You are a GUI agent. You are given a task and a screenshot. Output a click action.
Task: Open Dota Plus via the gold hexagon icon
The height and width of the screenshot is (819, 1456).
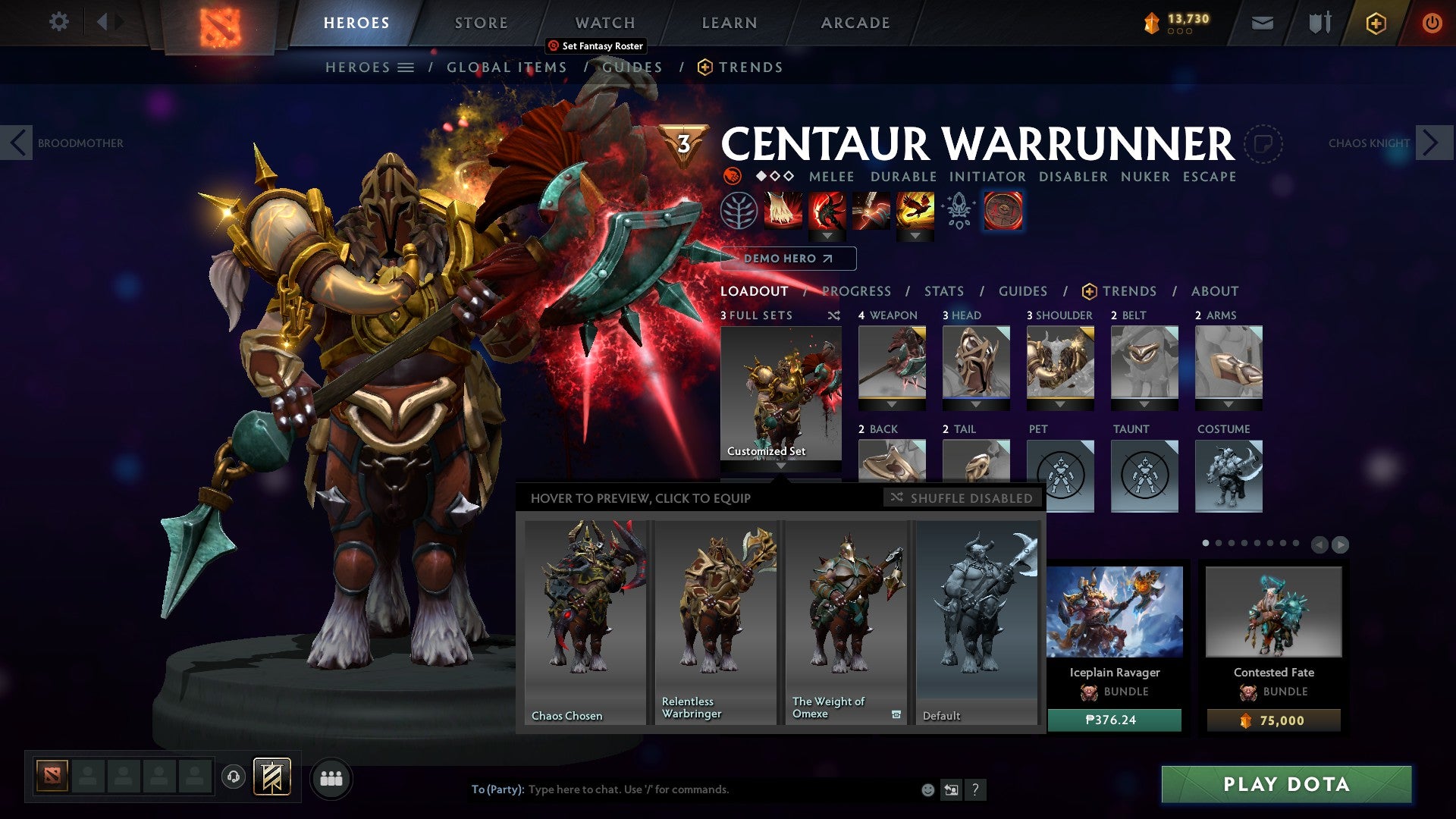pos(1376,22)
